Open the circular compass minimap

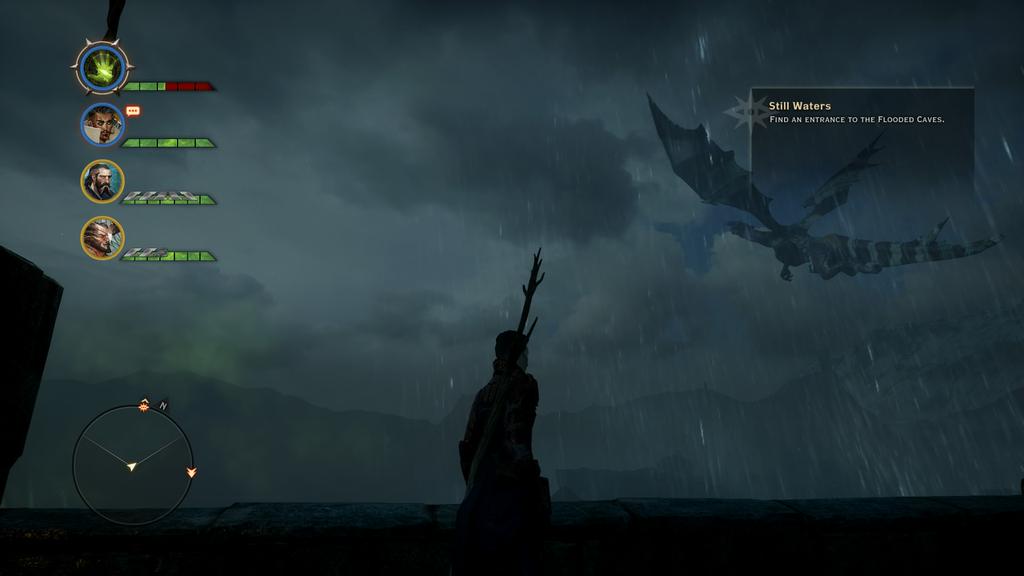tap(132, 465)
